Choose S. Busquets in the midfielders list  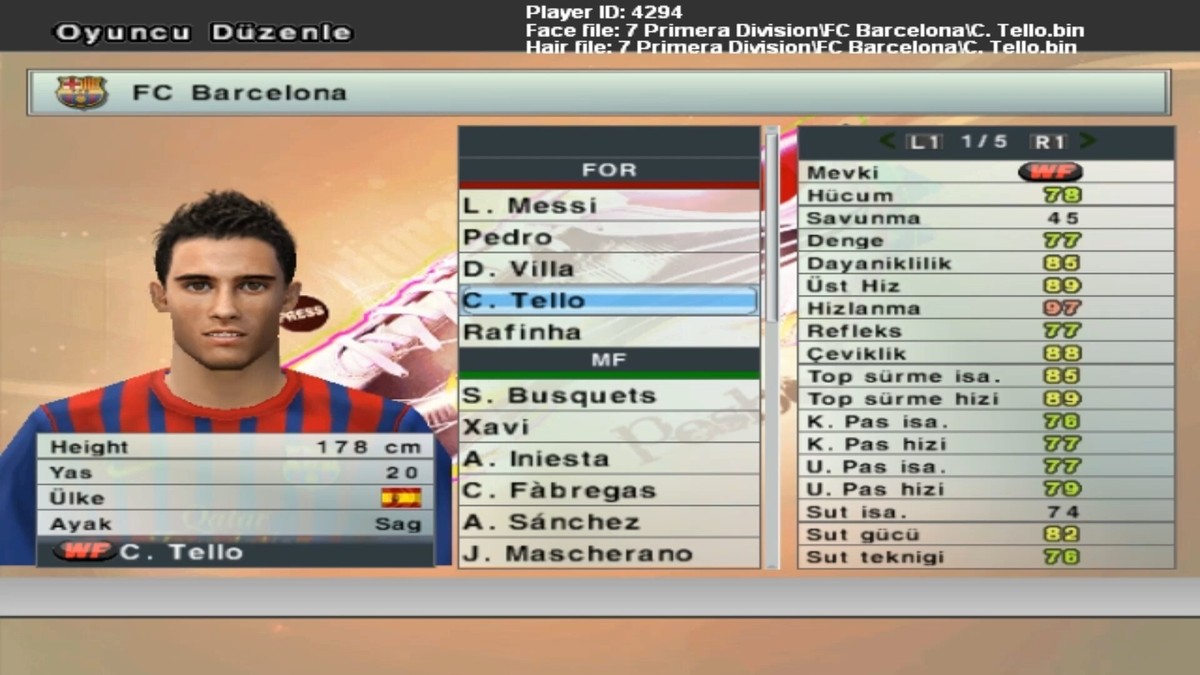click(608, 395)
